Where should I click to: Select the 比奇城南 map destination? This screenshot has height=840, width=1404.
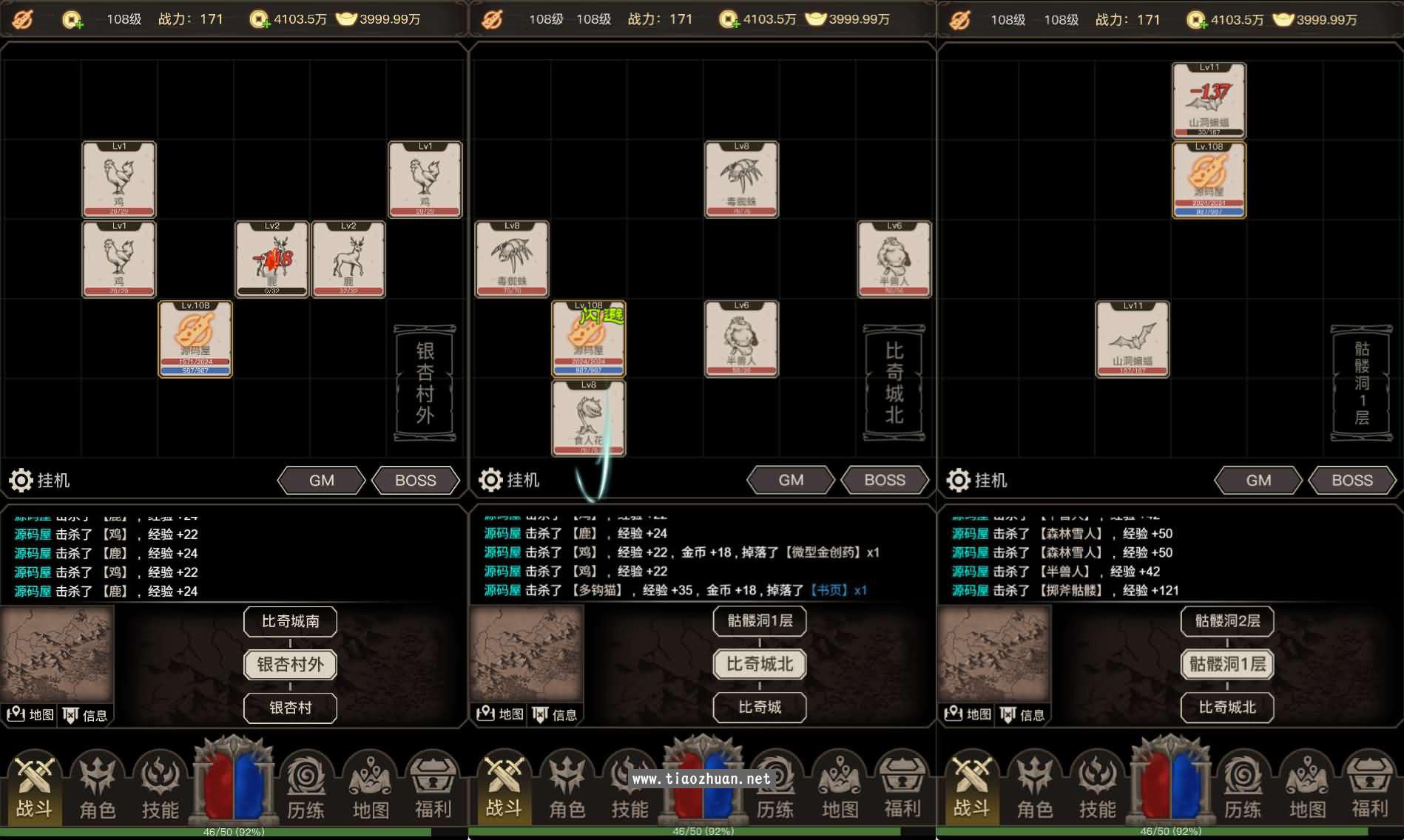[290, 621]
